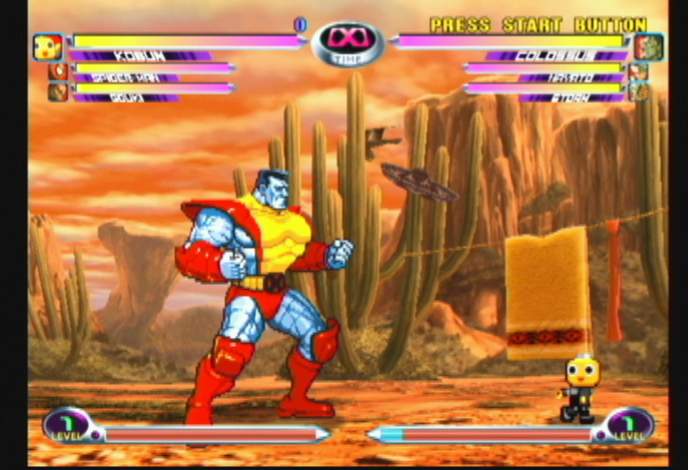Select the Spider-Man team portrait
This screenshot has width=688, height=470.
click(58, 72)
